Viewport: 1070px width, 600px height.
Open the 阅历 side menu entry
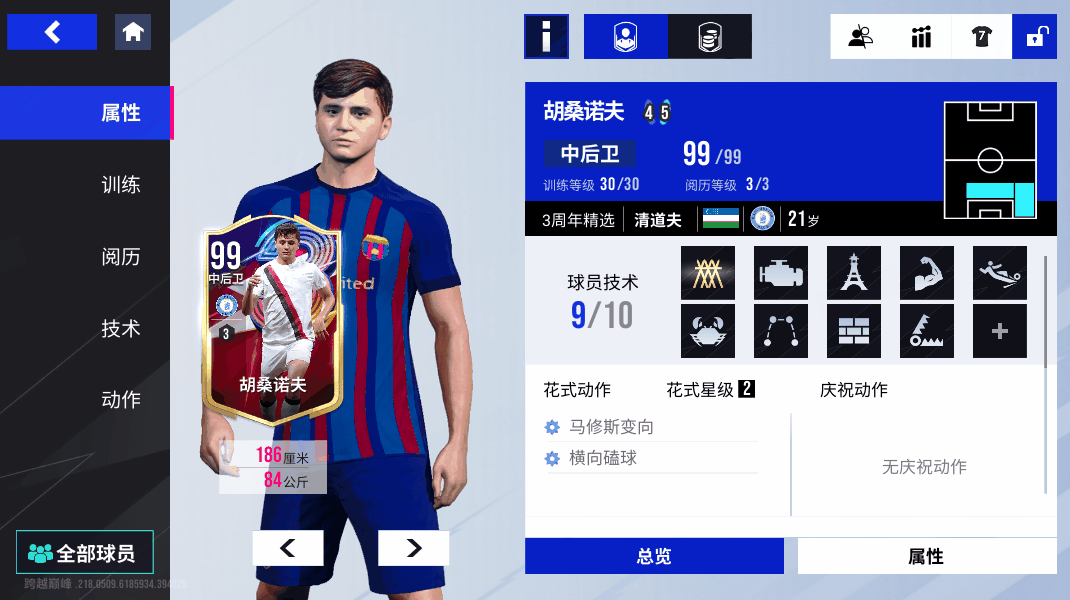120,257
